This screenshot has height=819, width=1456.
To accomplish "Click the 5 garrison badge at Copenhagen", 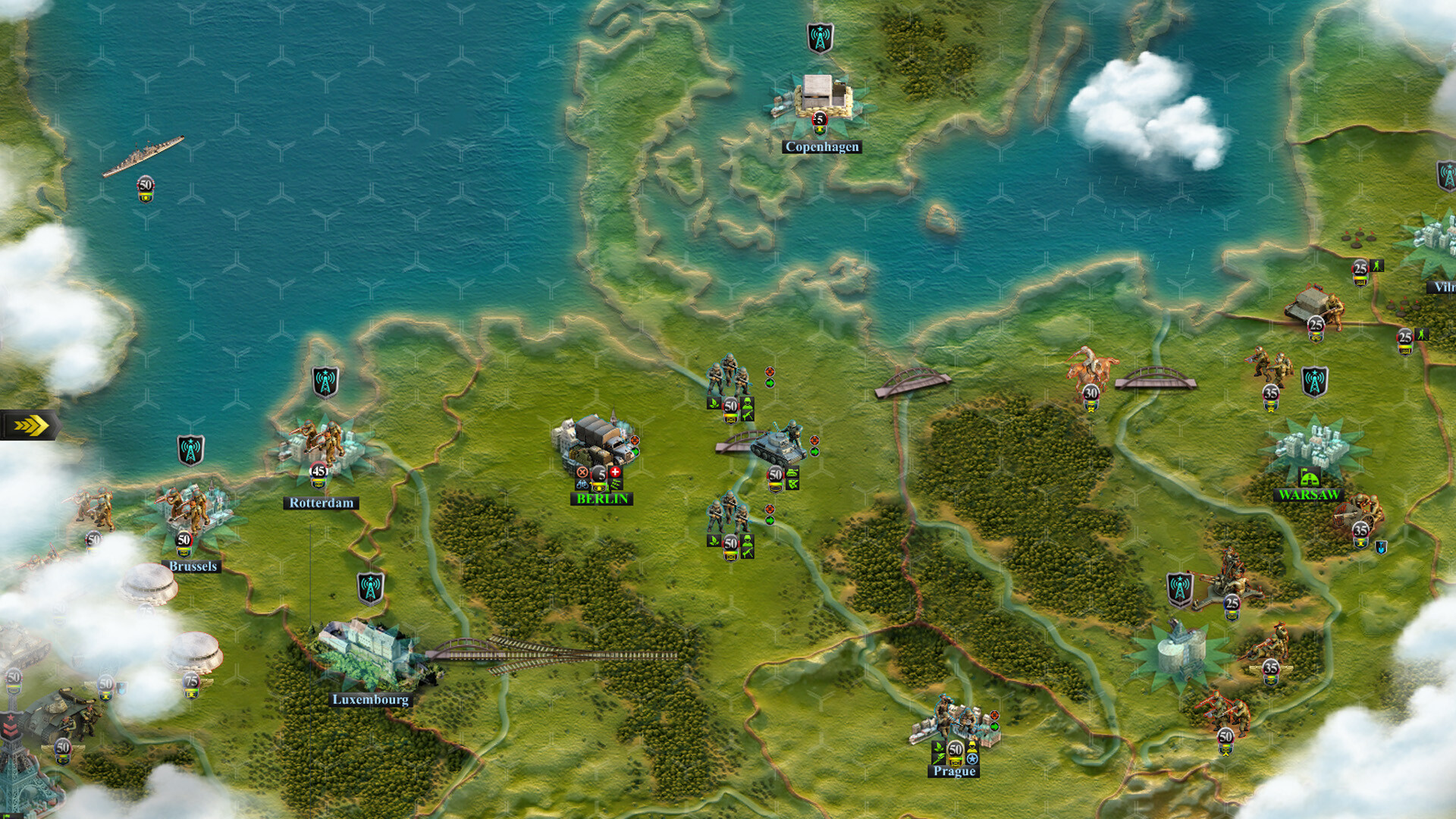I will coord(818,119).
